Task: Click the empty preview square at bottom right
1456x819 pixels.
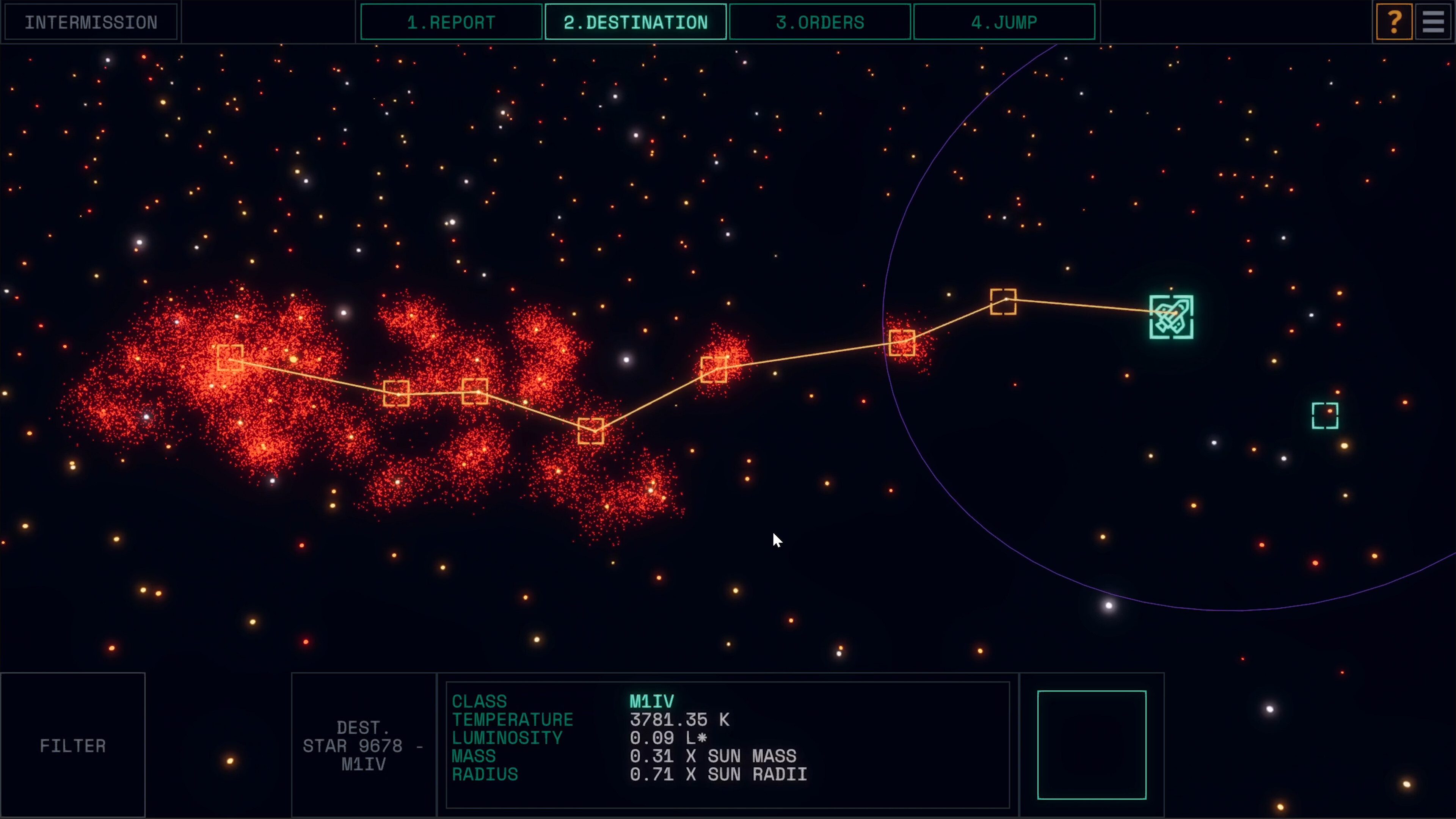Action: (1091, 745)
